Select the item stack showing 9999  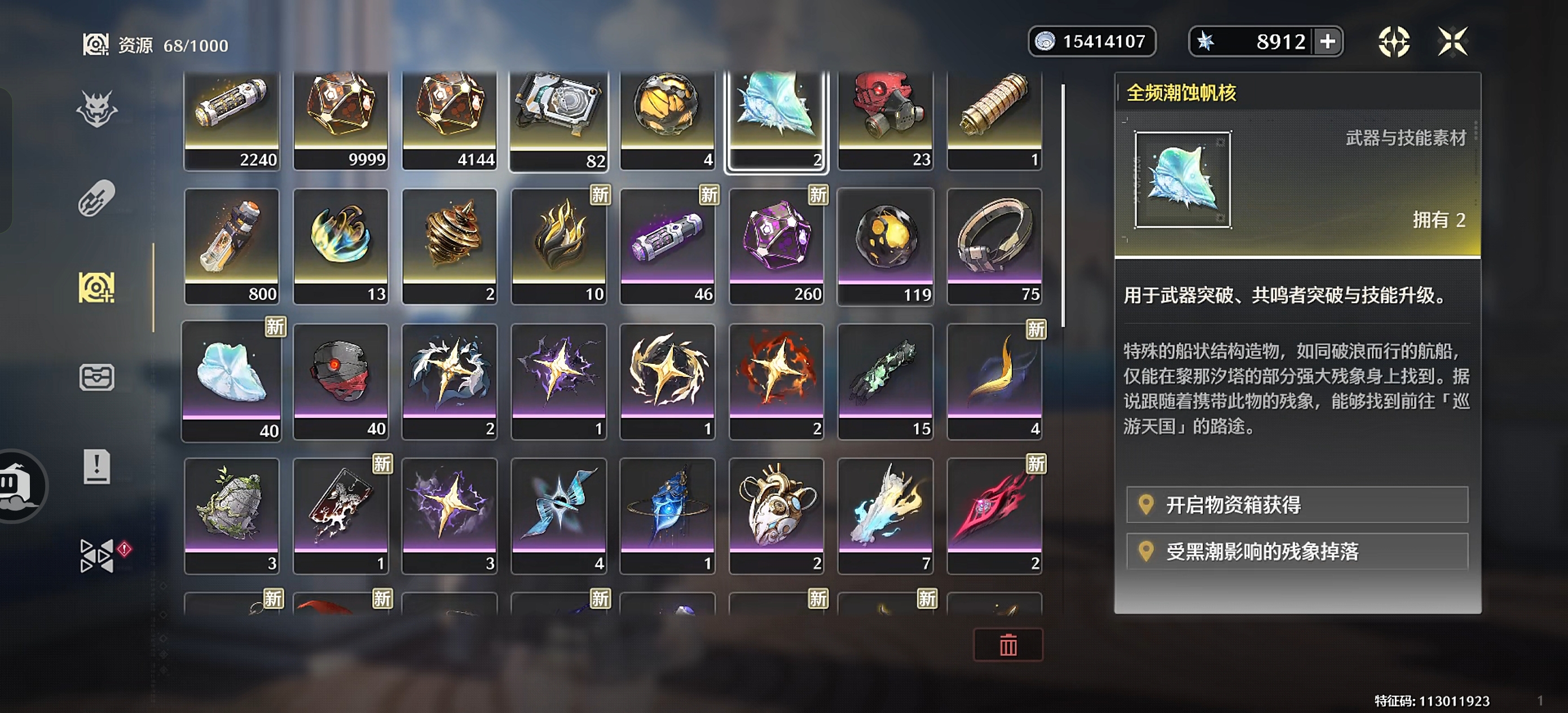[x=341, y=118]
